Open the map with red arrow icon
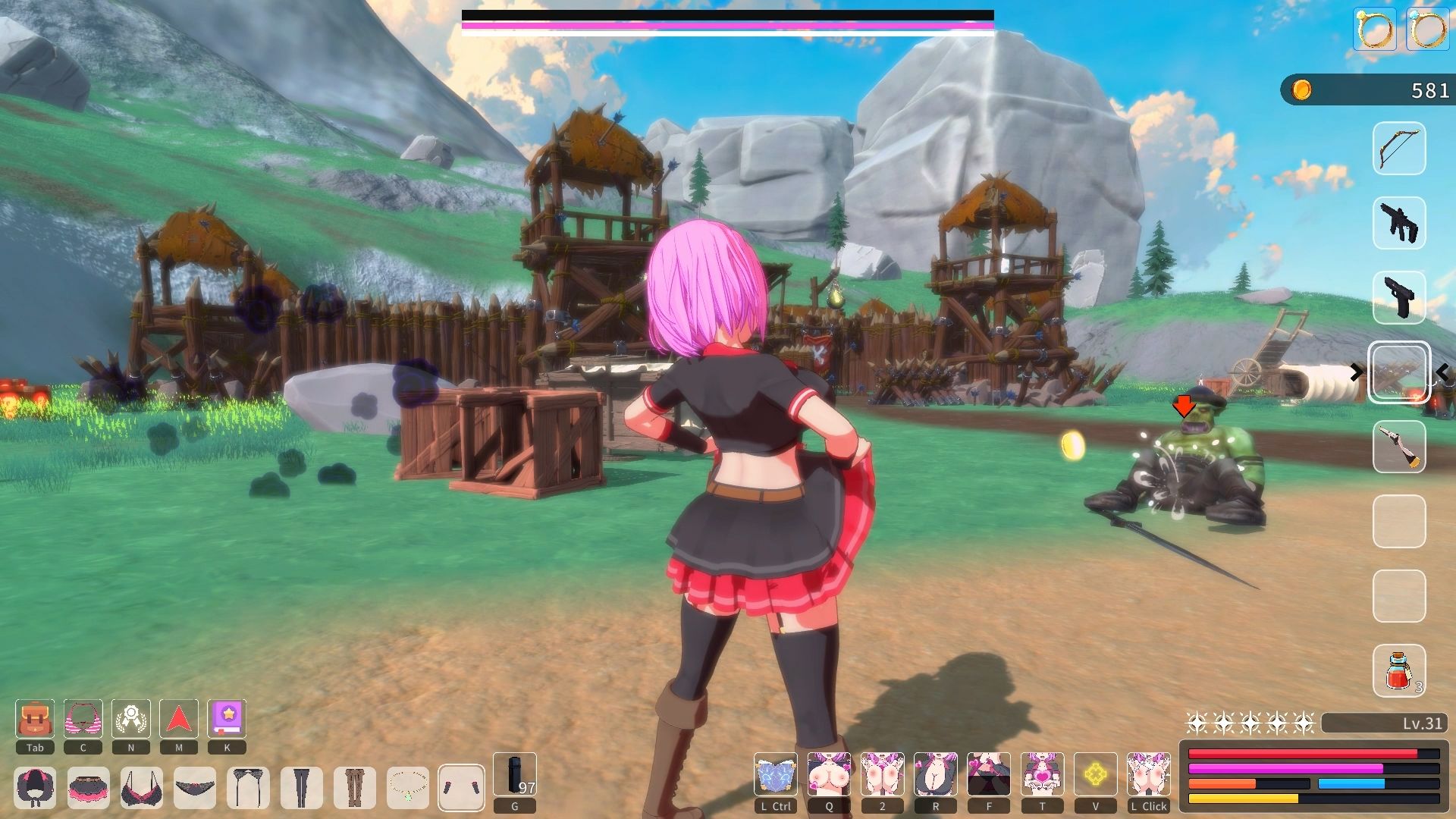The width and height of the screenshot is (1456, 819). [179, 719]
